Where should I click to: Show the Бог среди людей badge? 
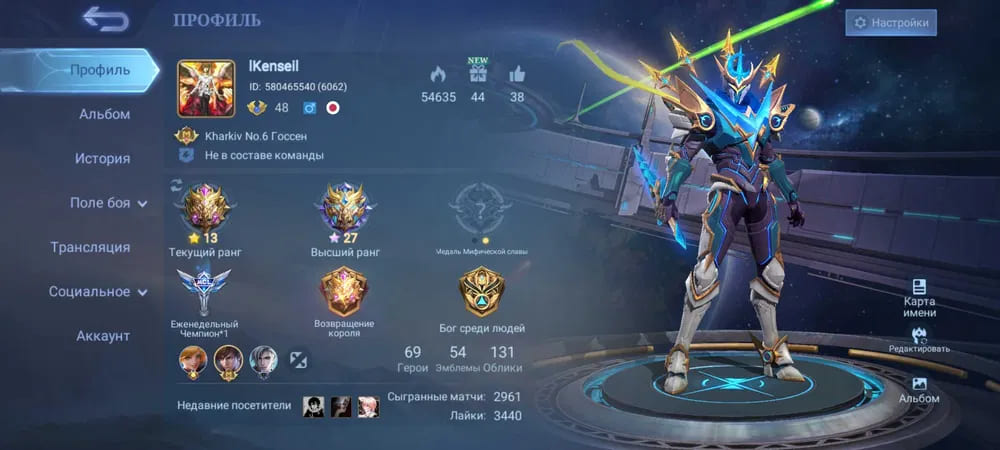(x=481, y=293)
